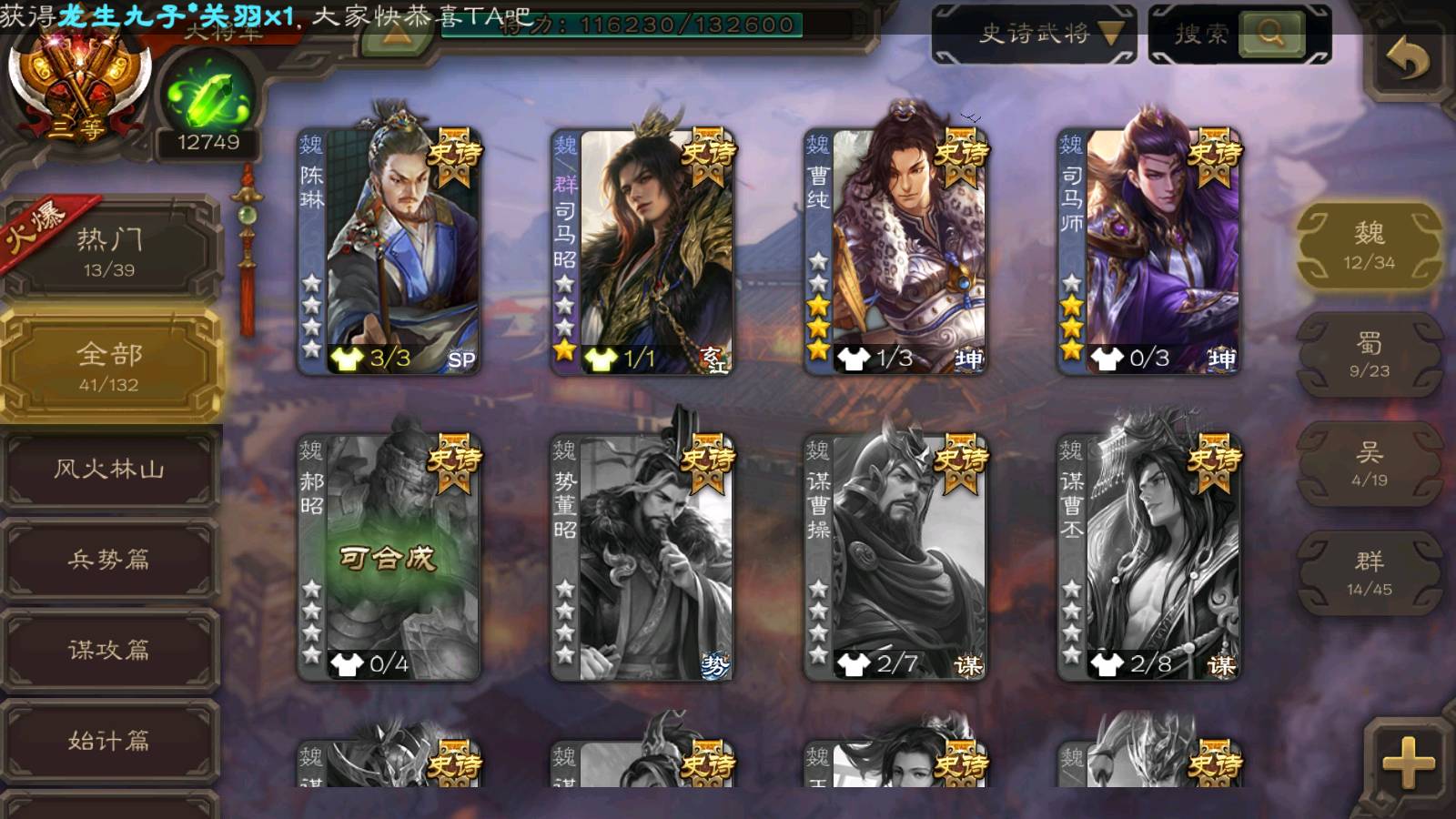Choose the 兵势篇 category

coord(109,560)
